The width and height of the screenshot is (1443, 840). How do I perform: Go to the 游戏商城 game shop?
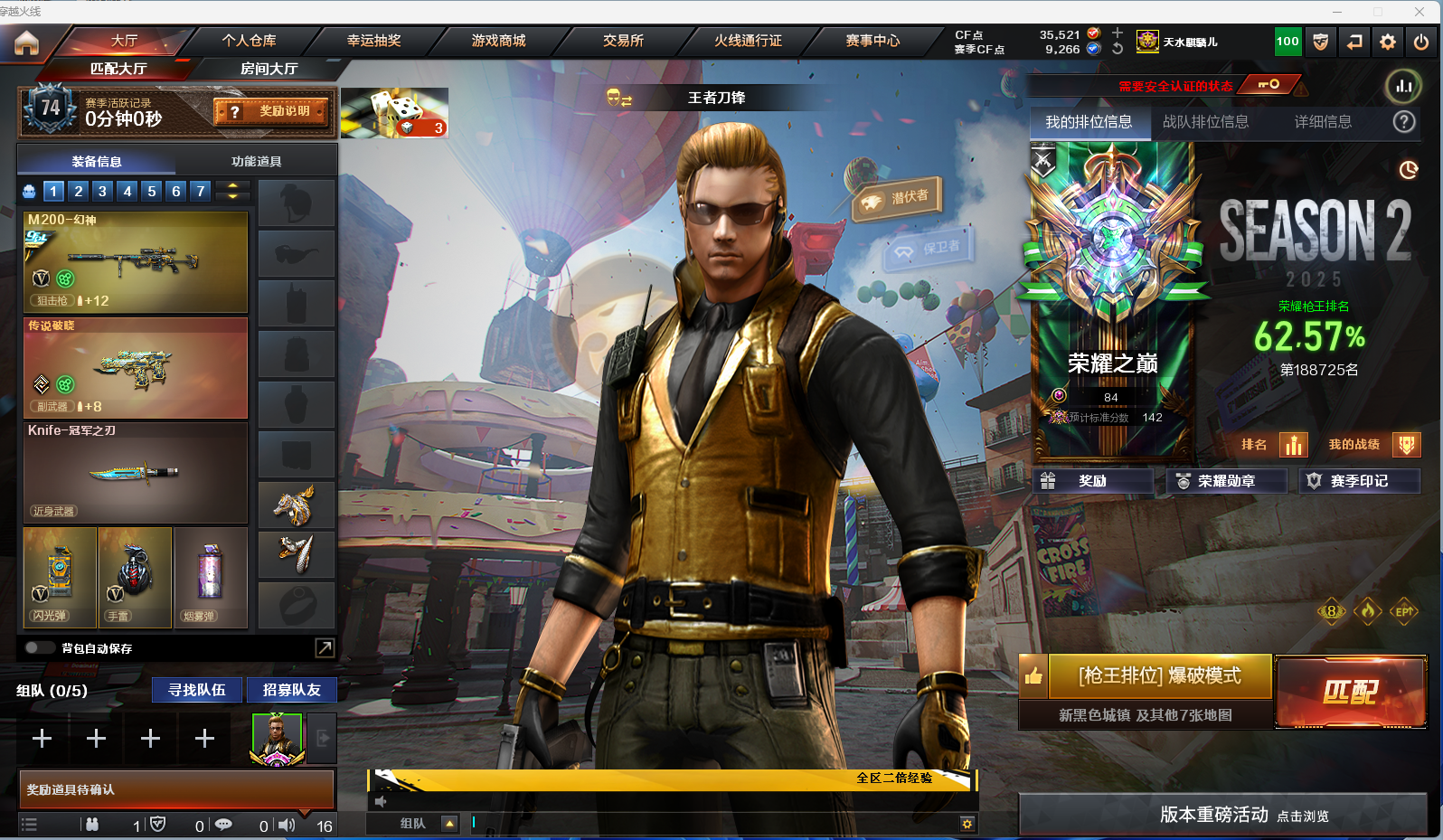pos(498,41)
